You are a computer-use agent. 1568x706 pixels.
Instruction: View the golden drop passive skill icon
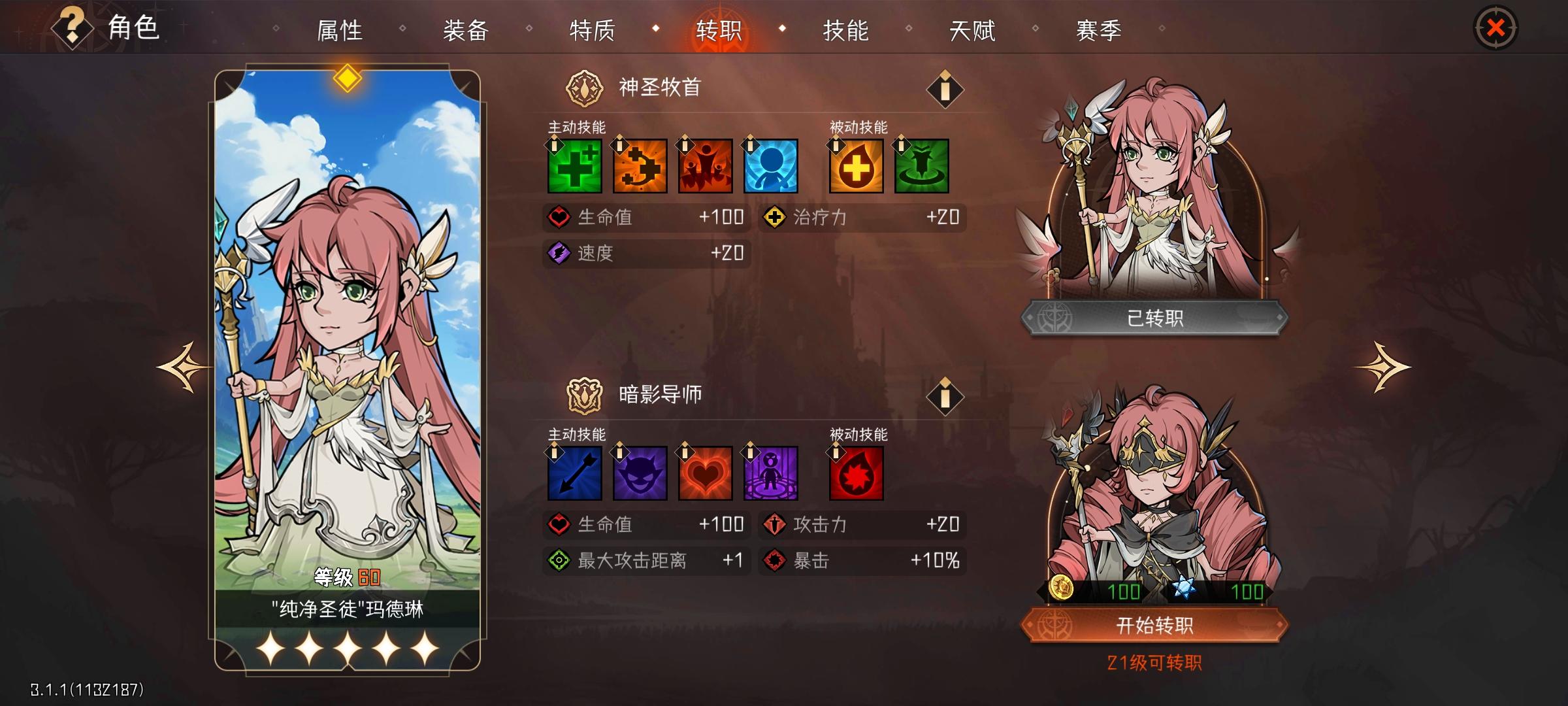[857, 167]
